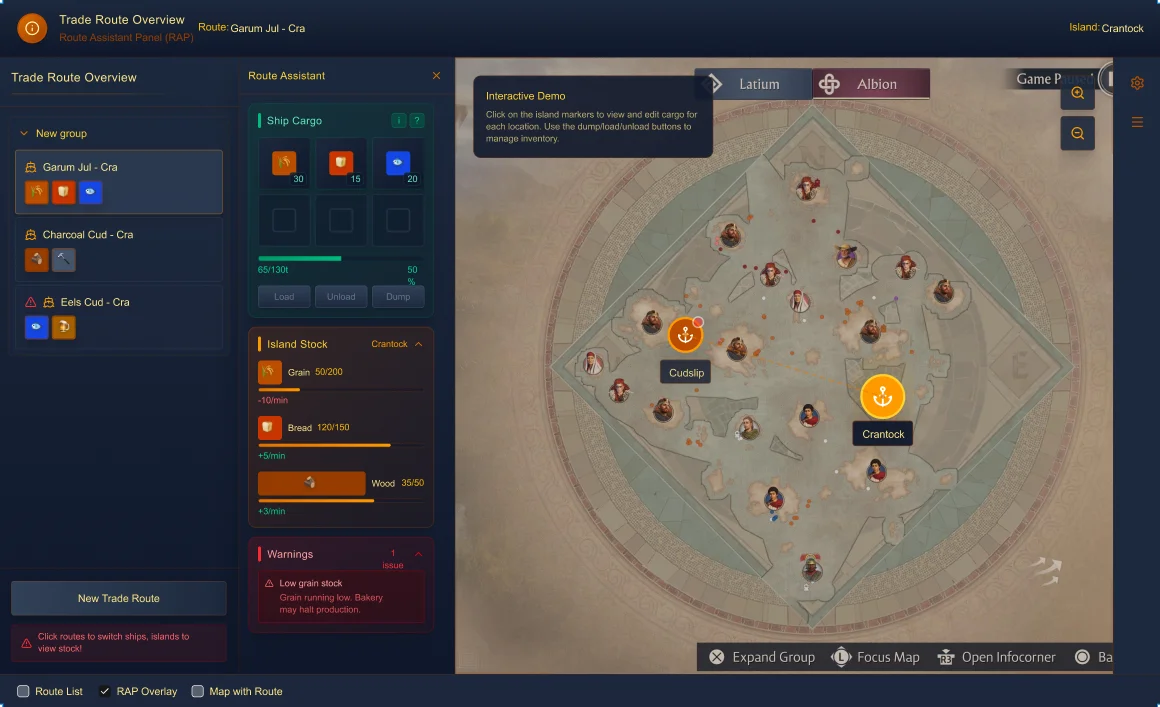Select the Cudslip anchor marker
The width and height of the screenshot is (1160, 707).
(x=686, y=336)
